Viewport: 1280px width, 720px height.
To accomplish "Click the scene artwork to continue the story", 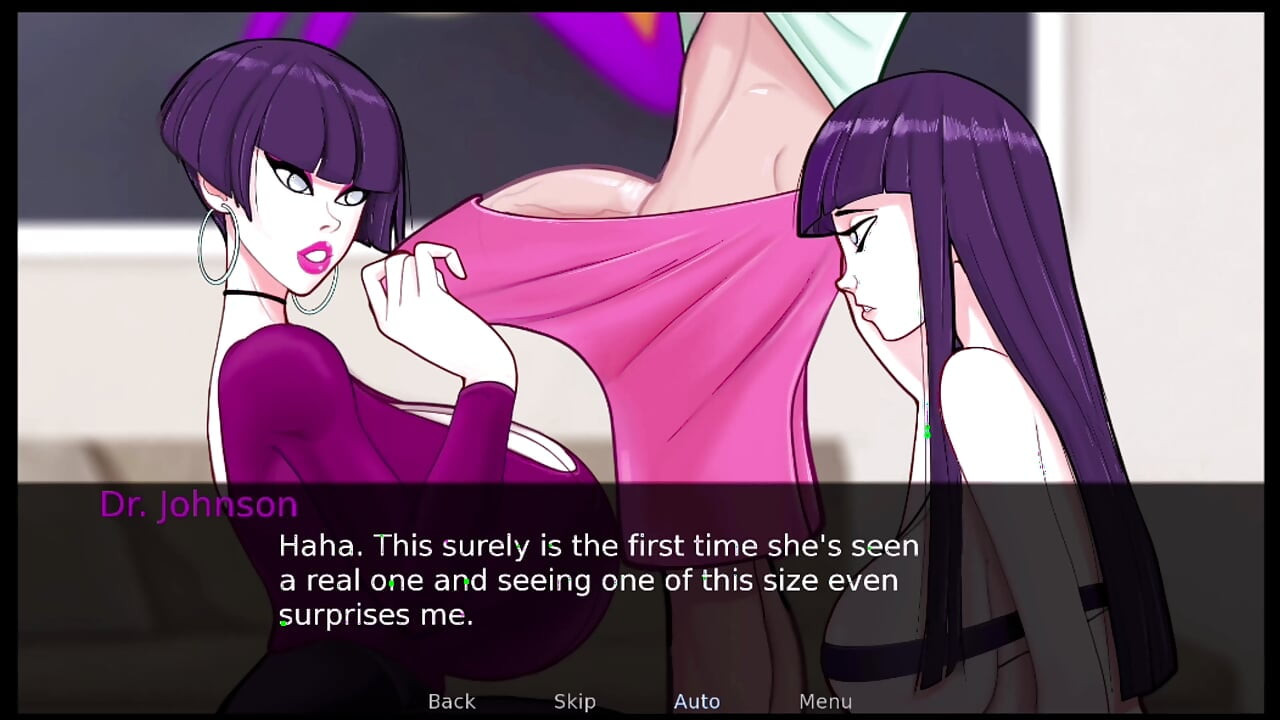I will [x=640, y=240].
